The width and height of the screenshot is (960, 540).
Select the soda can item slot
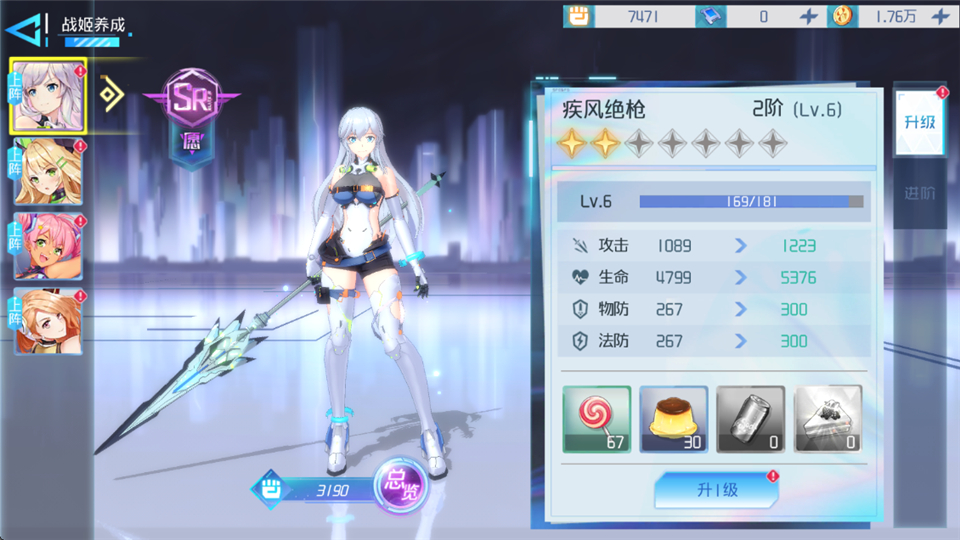751,419
